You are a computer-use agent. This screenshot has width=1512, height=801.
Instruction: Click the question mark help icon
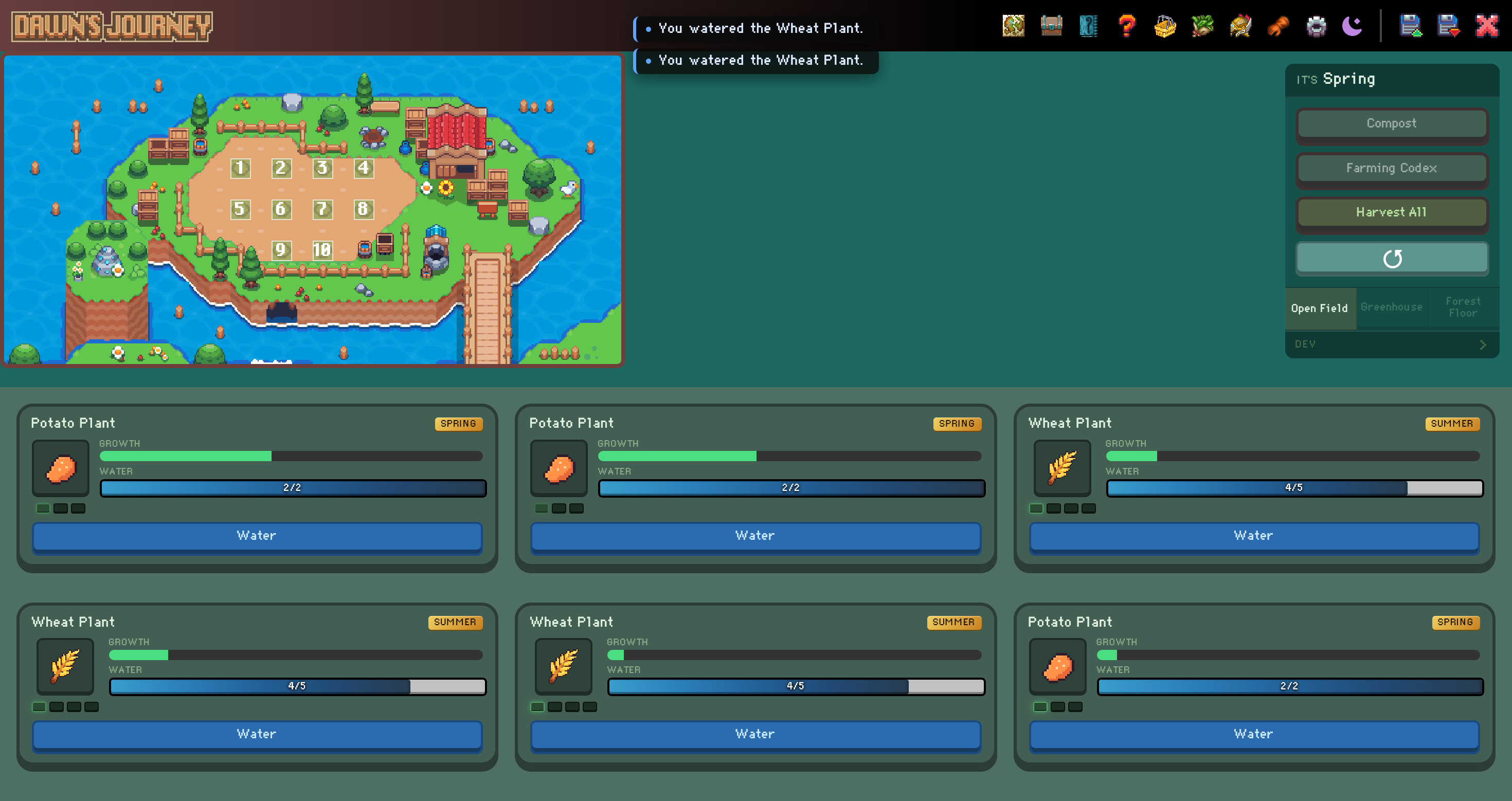coord(1126,26)
